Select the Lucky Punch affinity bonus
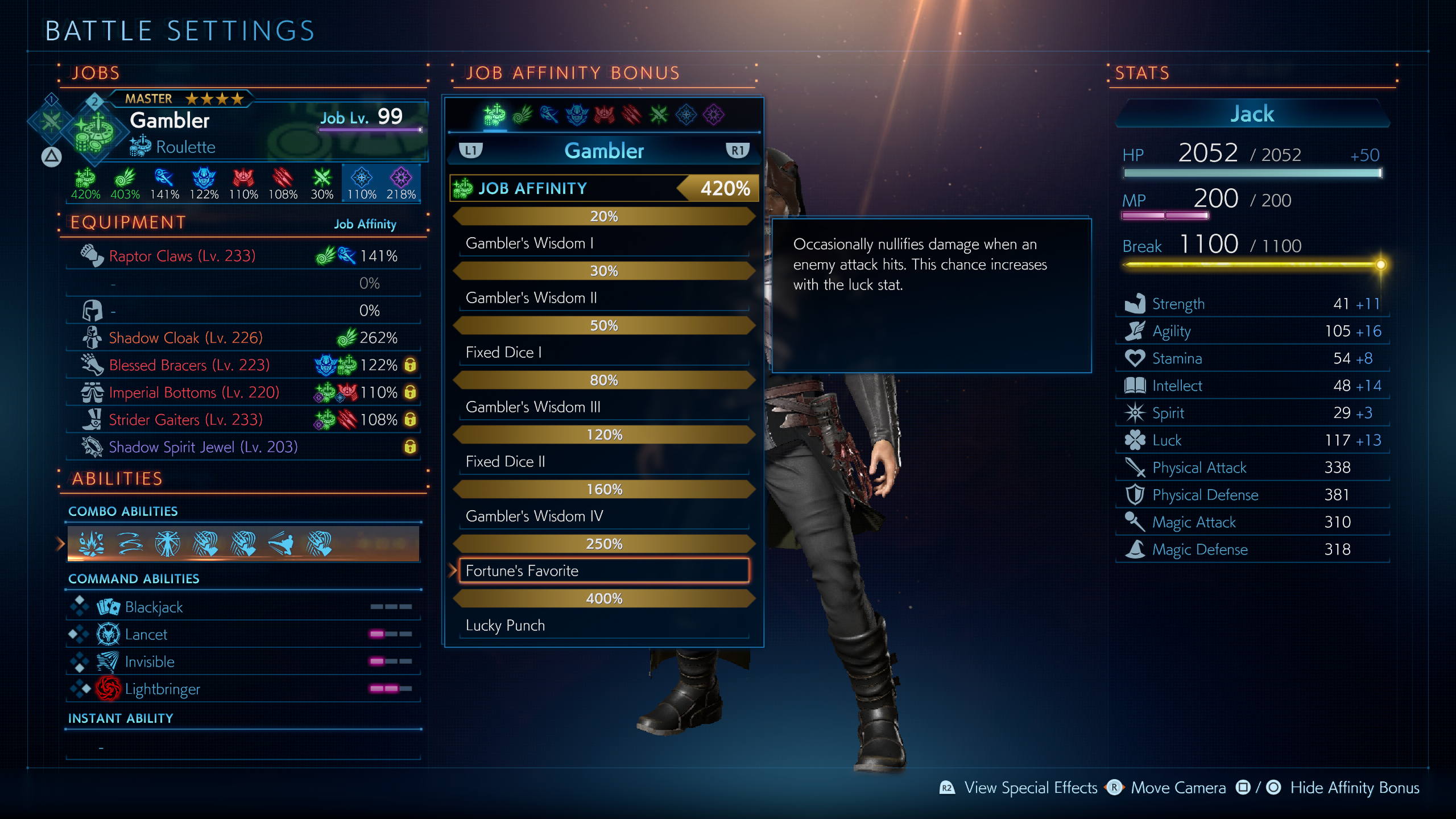 click(604, 625)
